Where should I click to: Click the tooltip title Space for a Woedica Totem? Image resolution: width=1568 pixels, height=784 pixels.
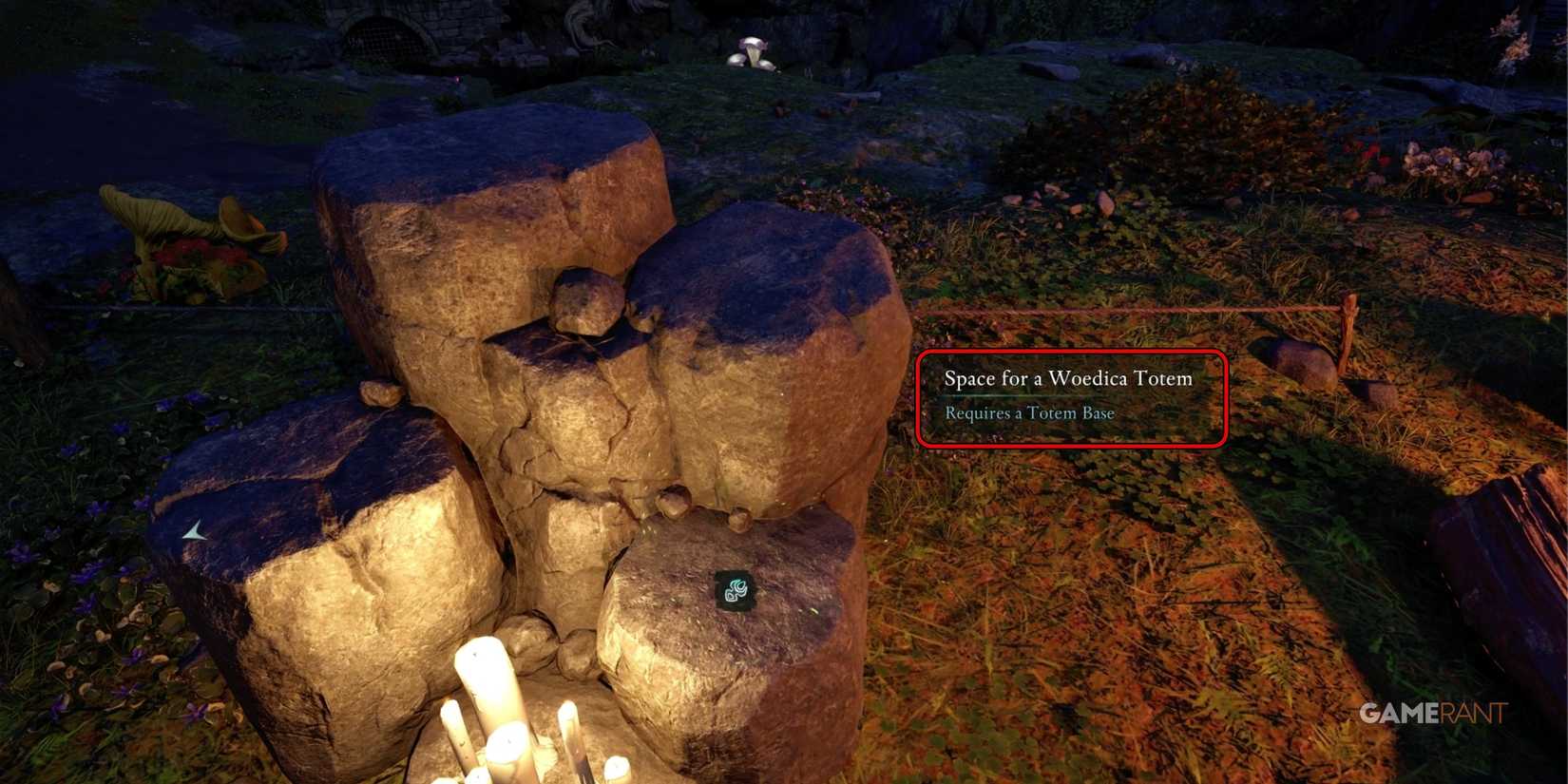(1068, 378)
